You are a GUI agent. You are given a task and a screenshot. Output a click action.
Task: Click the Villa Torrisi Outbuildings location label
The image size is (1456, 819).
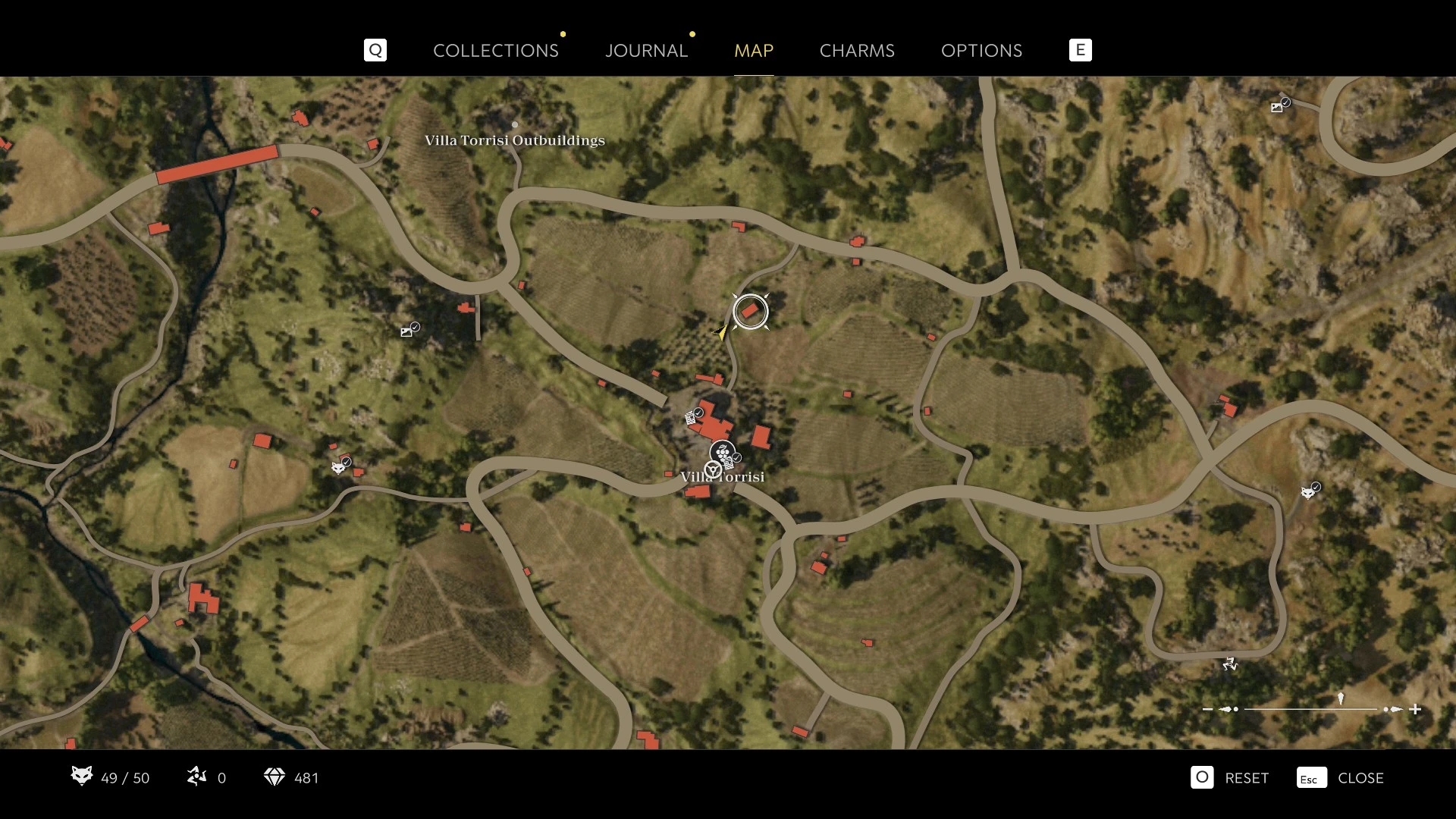point(514,140)
